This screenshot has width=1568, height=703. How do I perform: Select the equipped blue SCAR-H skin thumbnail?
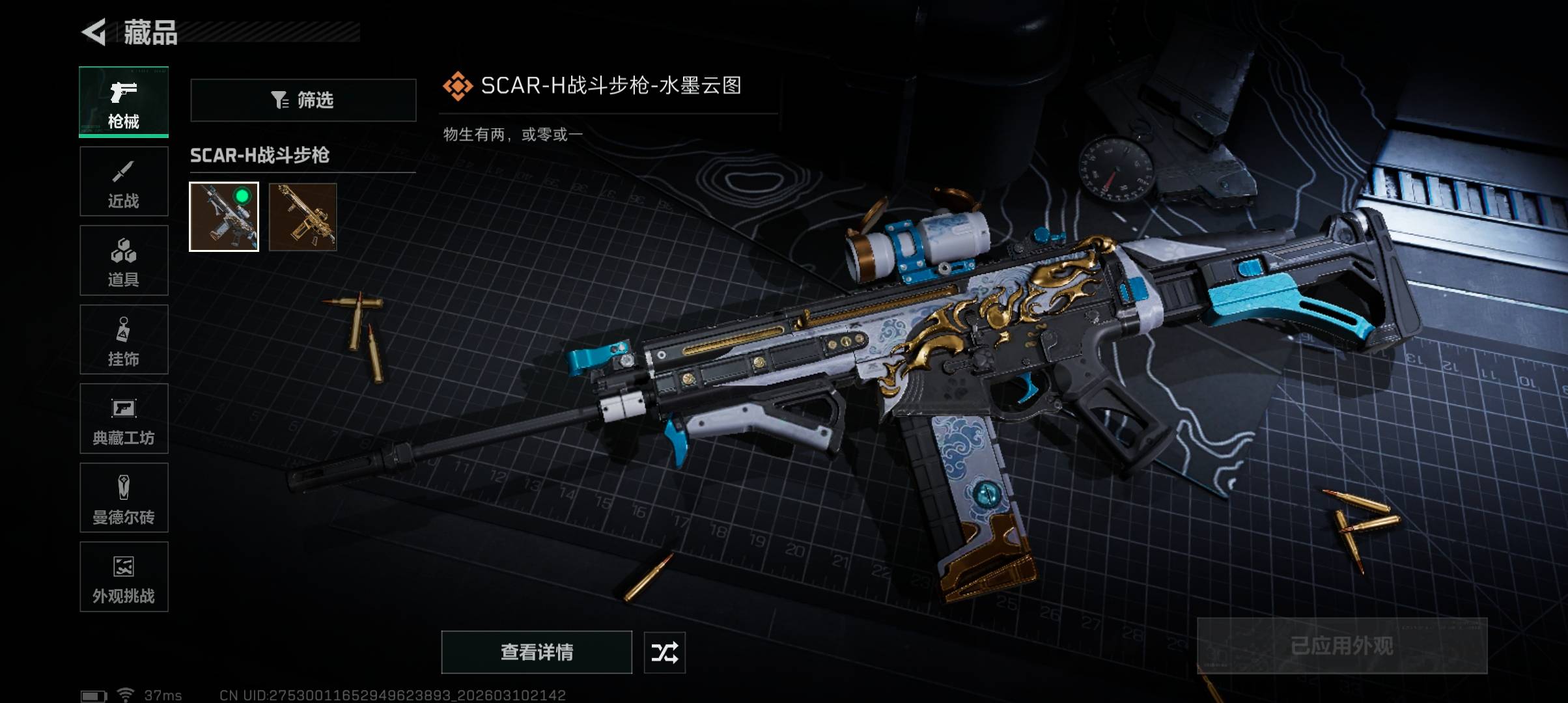click(224, 217)
